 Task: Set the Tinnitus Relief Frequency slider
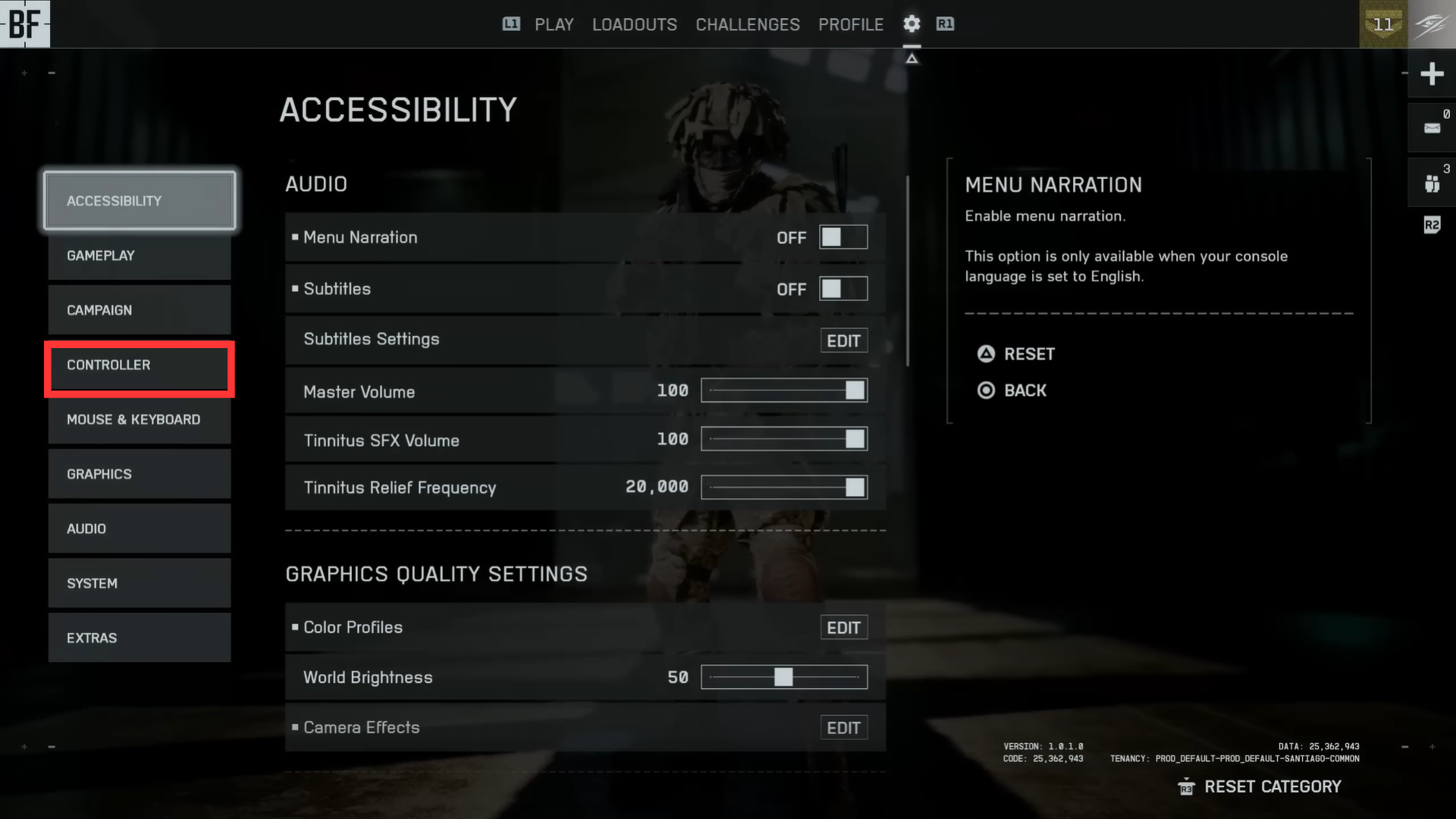pos(784,488)
